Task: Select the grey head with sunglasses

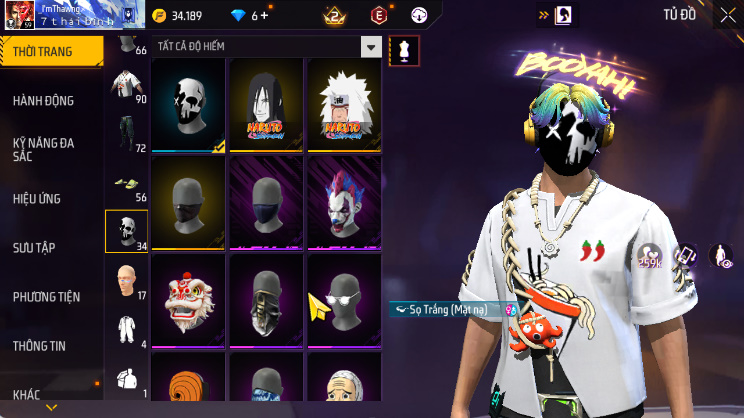Action: 344,298
